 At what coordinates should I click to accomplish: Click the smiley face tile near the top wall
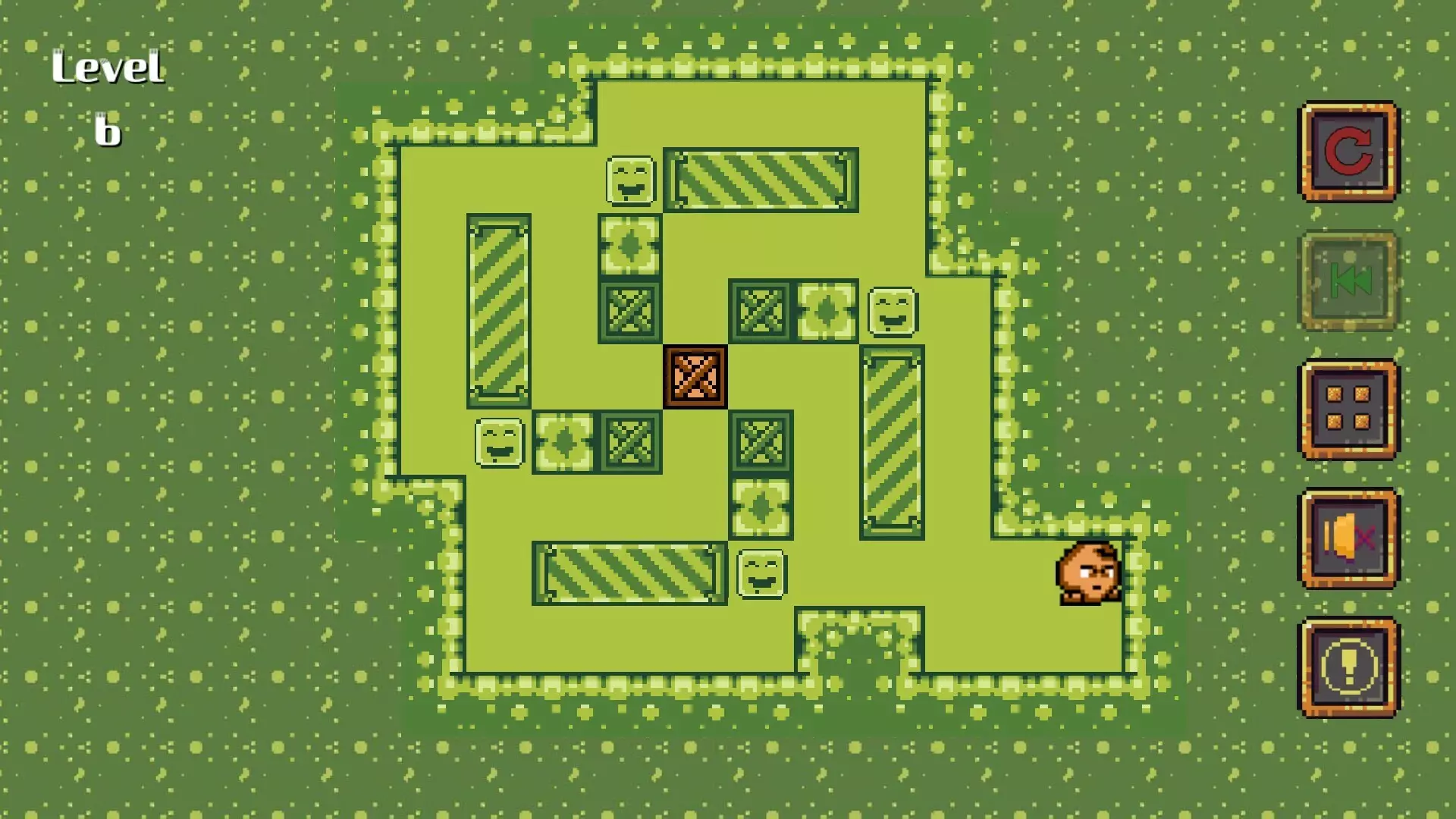click(x=629, y=180)
